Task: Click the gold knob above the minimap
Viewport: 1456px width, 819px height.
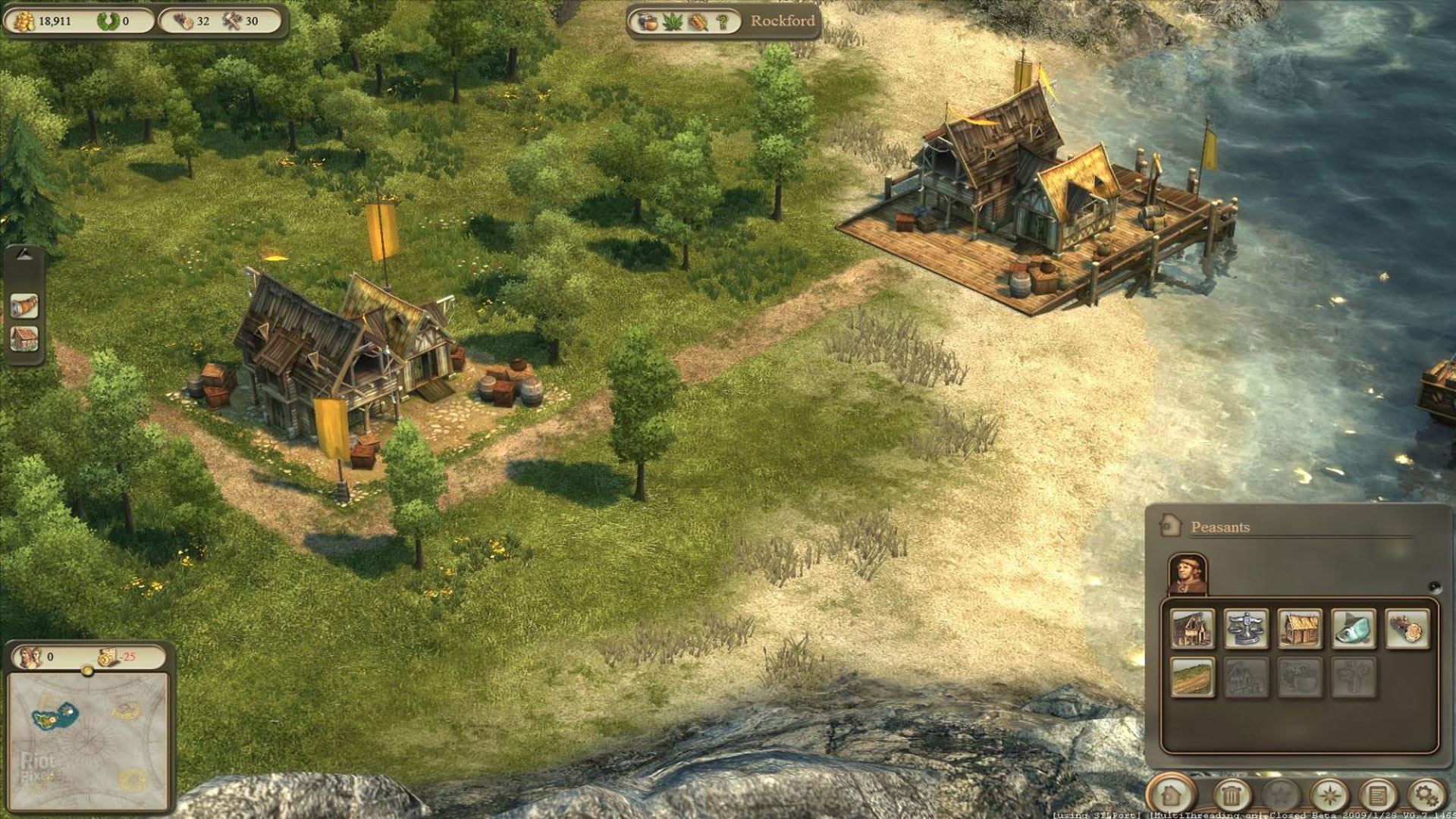Action: pyautogui.click(x=87, y=670)
